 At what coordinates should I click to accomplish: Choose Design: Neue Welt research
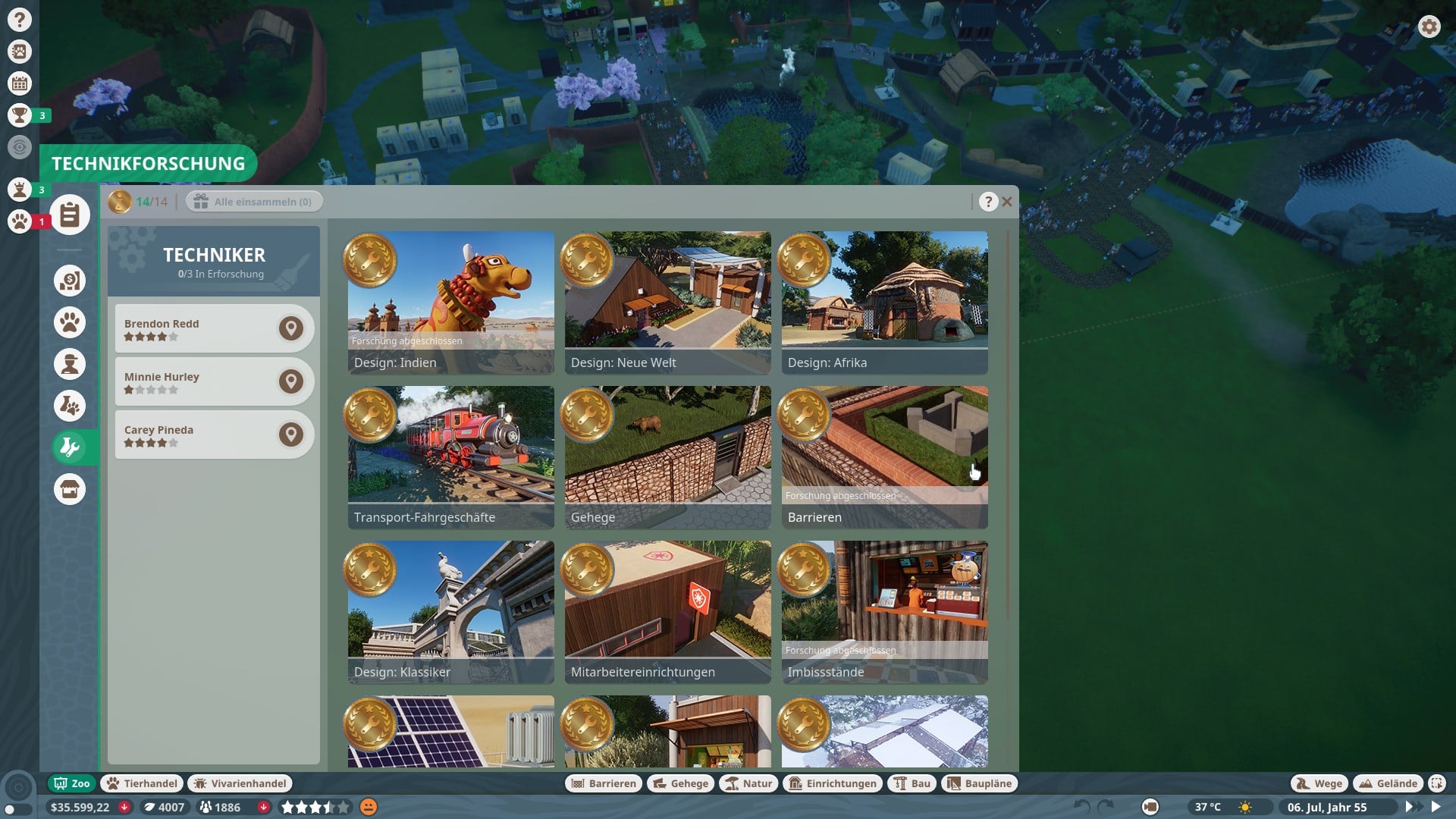667,302
